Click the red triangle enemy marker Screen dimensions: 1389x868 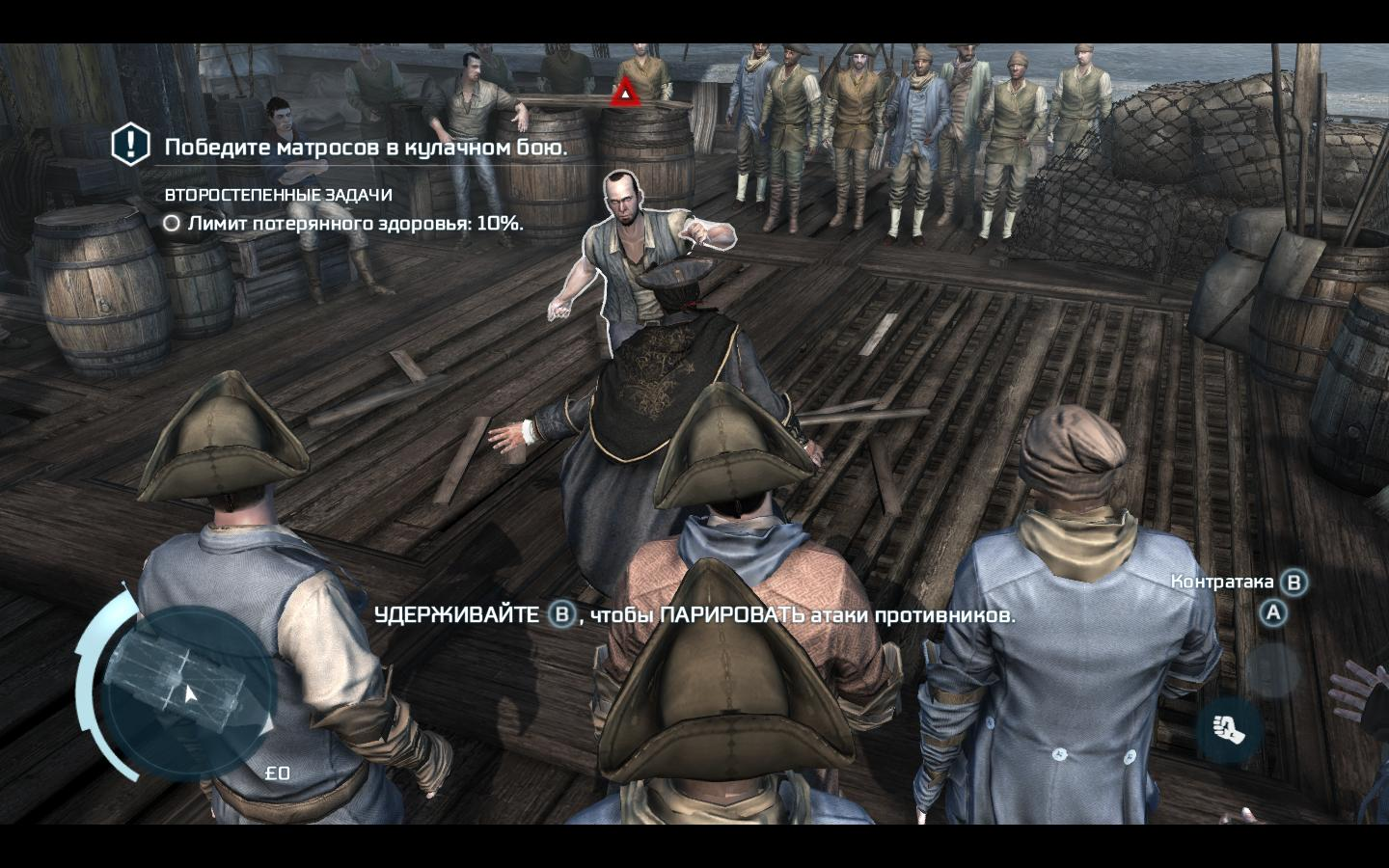point(625,93)
